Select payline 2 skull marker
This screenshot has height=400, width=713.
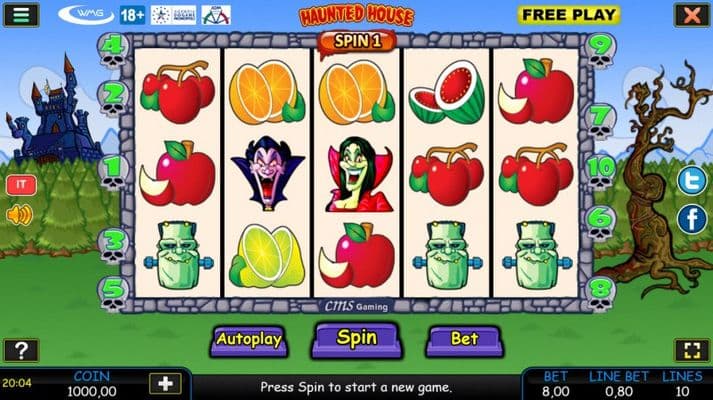click(x=113, y=95)
